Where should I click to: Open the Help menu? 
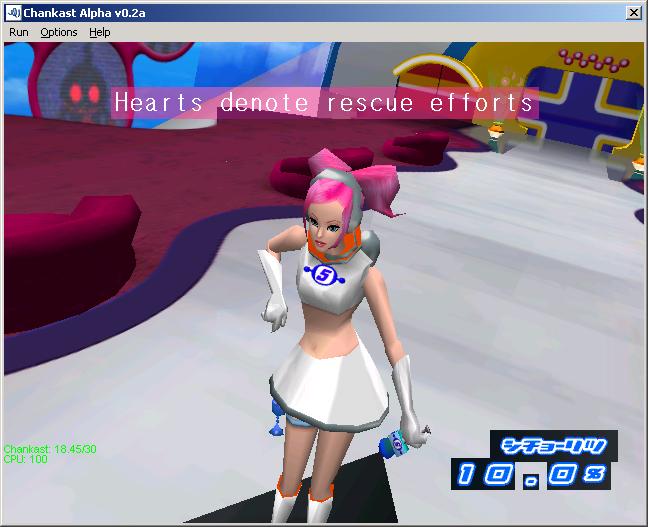pyautogui.click(x=99, y=32)
